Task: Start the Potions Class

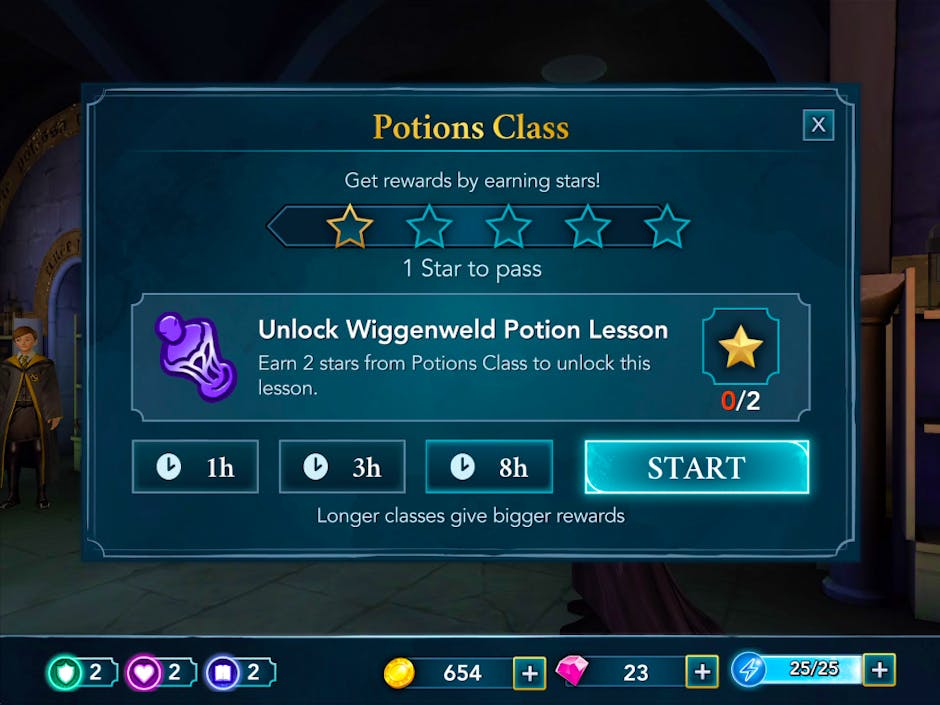Action: click(696, 467)
